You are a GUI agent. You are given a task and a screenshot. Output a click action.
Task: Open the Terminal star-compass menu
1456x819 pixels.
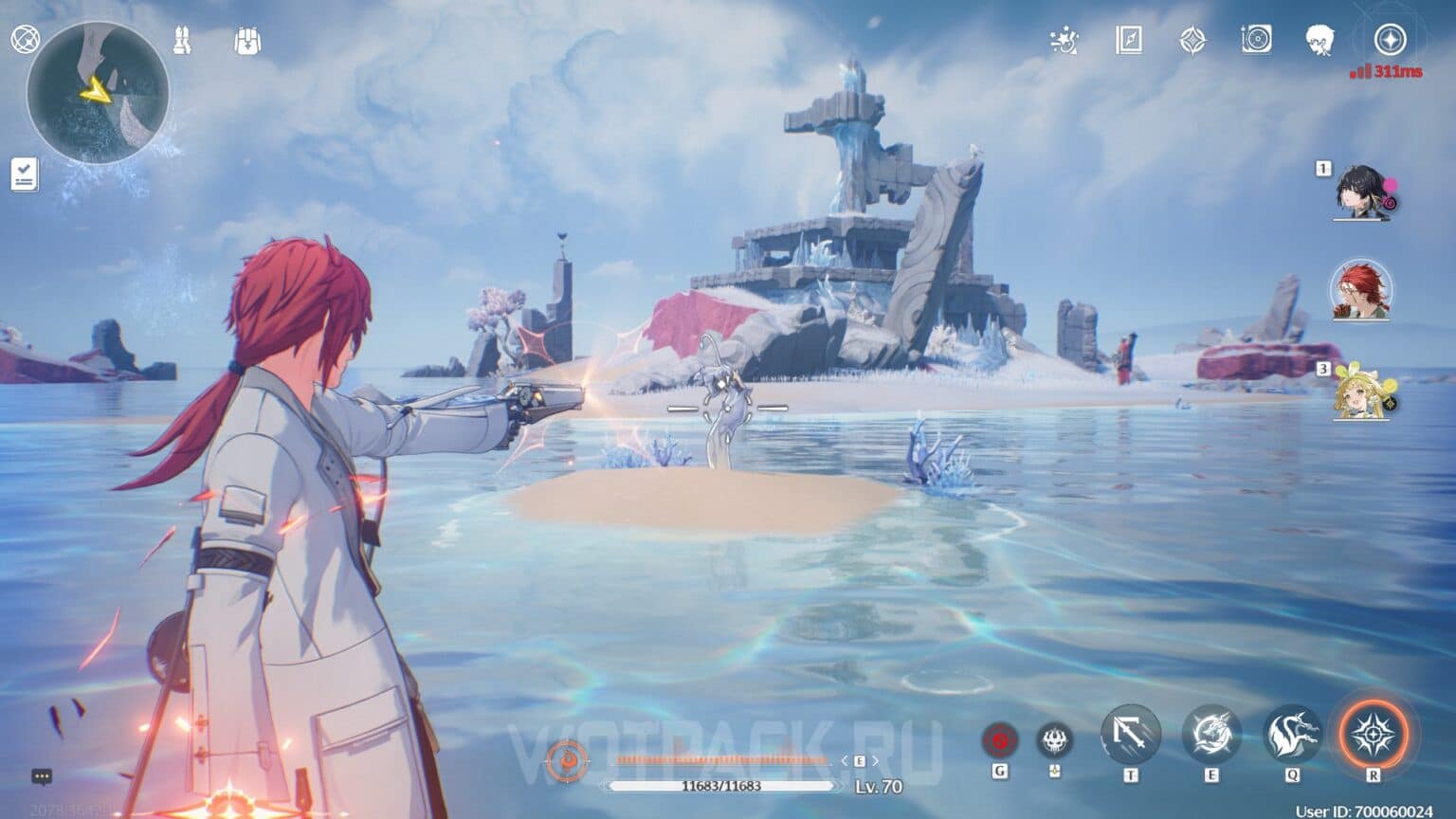pyautogui.click(x=1390, y=40)
